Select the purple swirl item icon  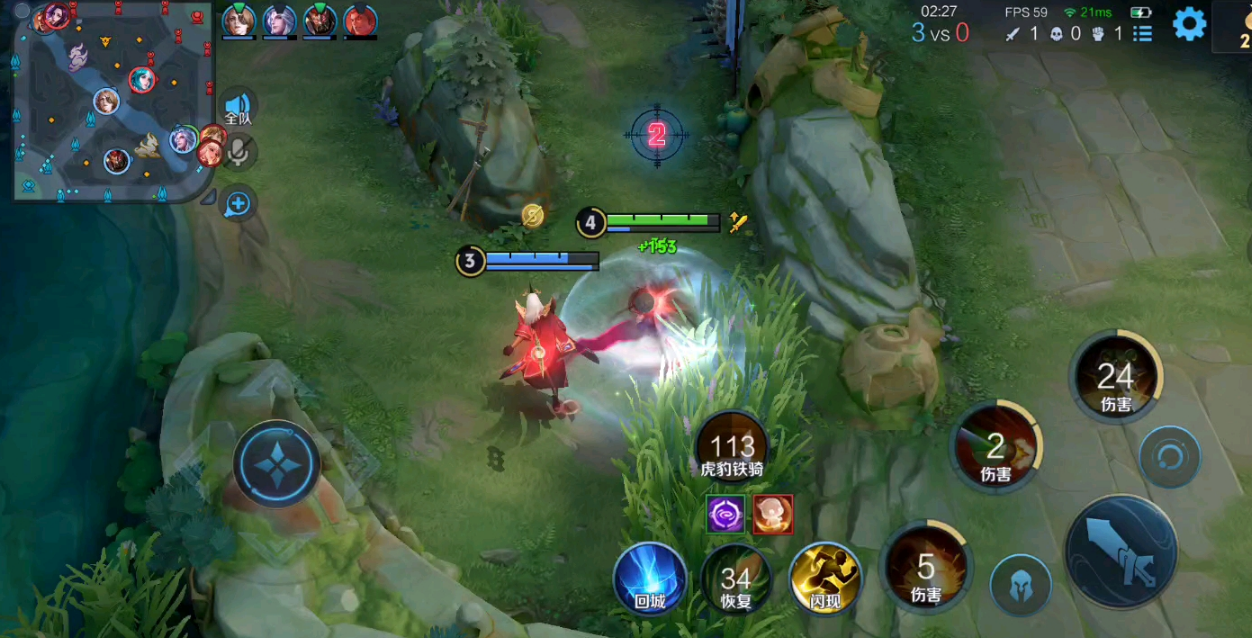click(x=725, y=514)
